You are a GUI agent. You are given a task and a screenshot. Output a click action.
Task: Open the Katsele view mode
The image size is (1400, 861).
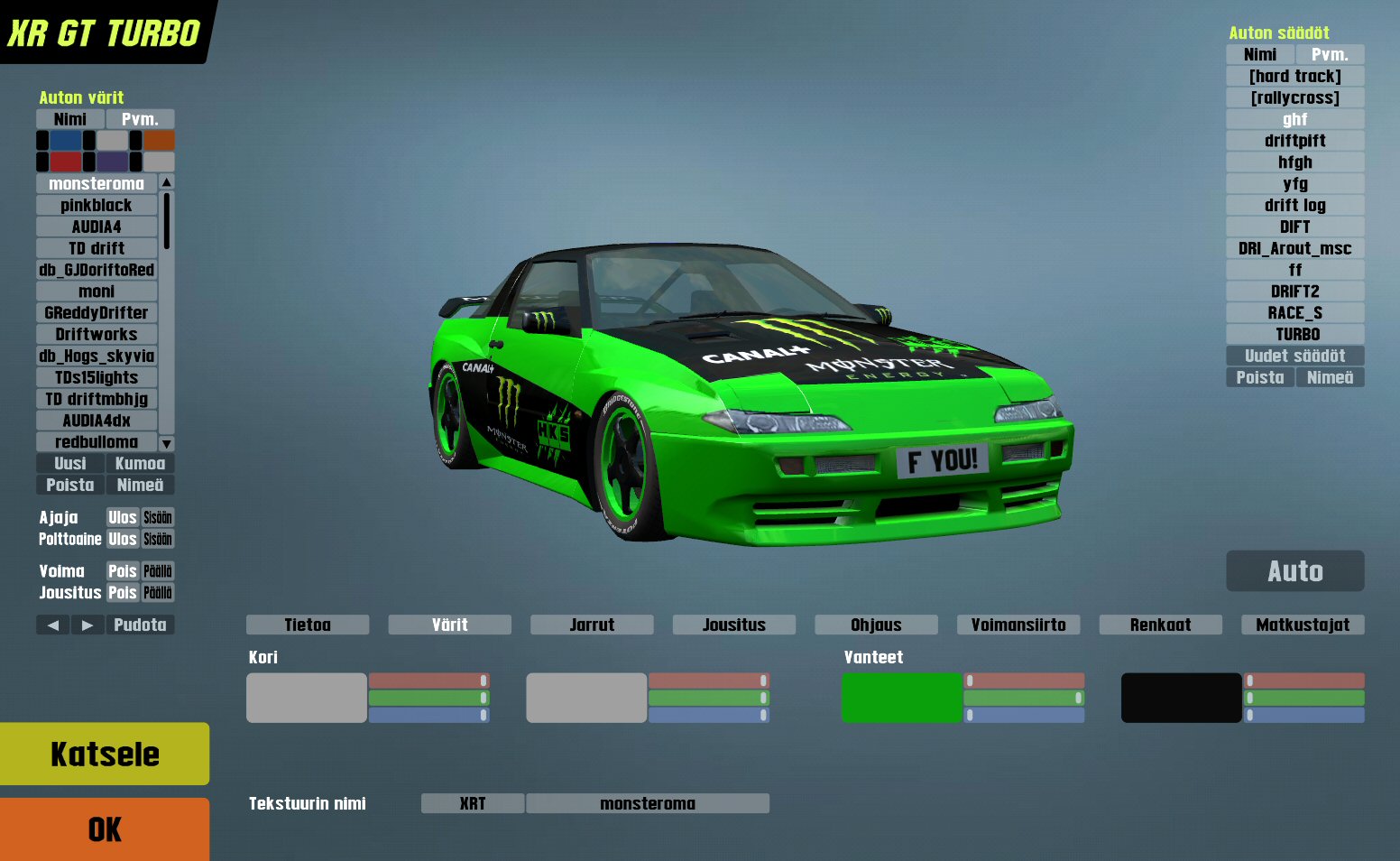[x=105, y=754]
